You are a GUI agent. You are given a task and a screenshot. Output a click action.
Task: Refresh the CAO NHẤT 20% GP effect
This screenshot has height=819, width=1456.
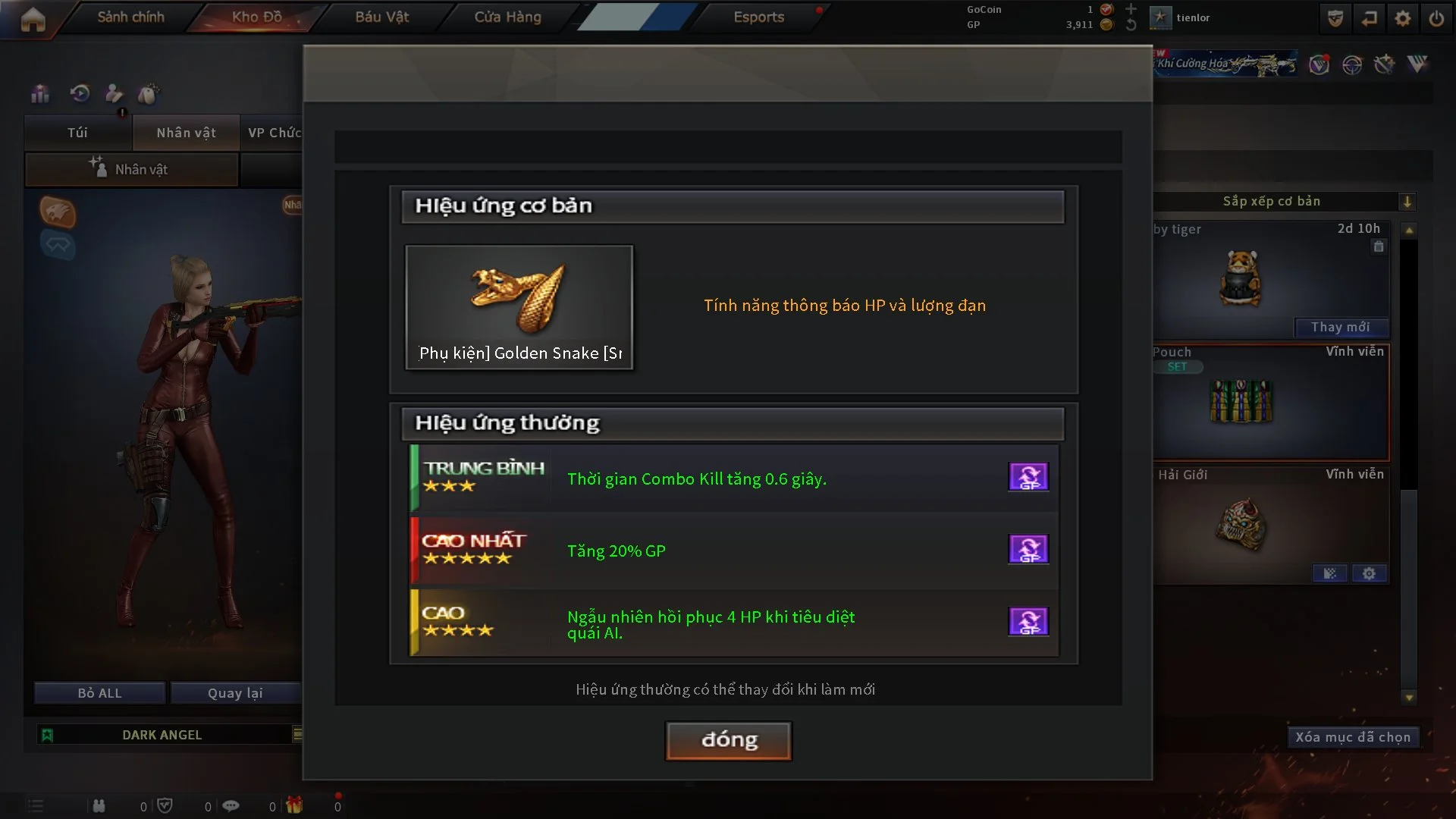click(1028, 549)
